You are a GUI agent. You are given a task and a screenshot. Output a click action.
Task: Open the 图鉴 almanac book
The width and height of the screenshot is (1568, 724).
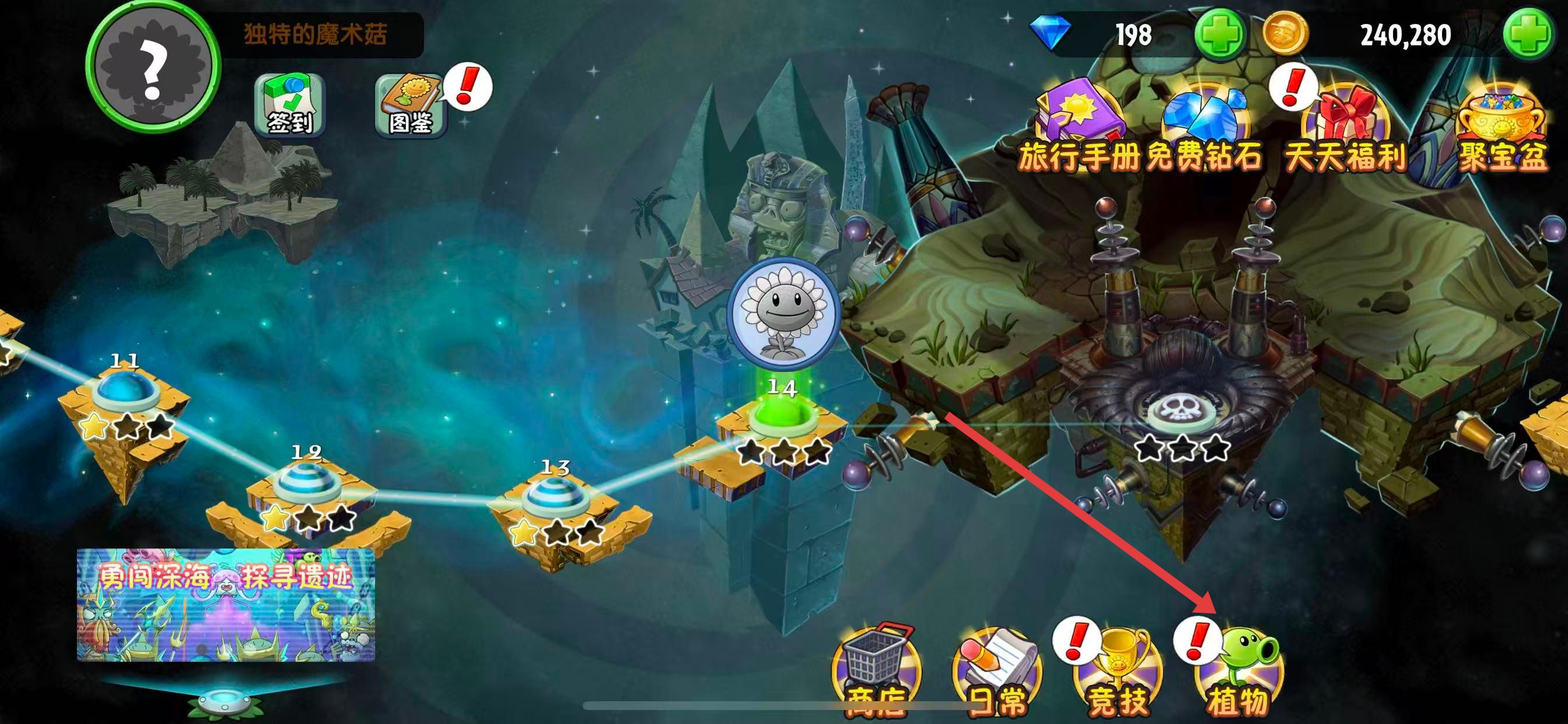410,105
